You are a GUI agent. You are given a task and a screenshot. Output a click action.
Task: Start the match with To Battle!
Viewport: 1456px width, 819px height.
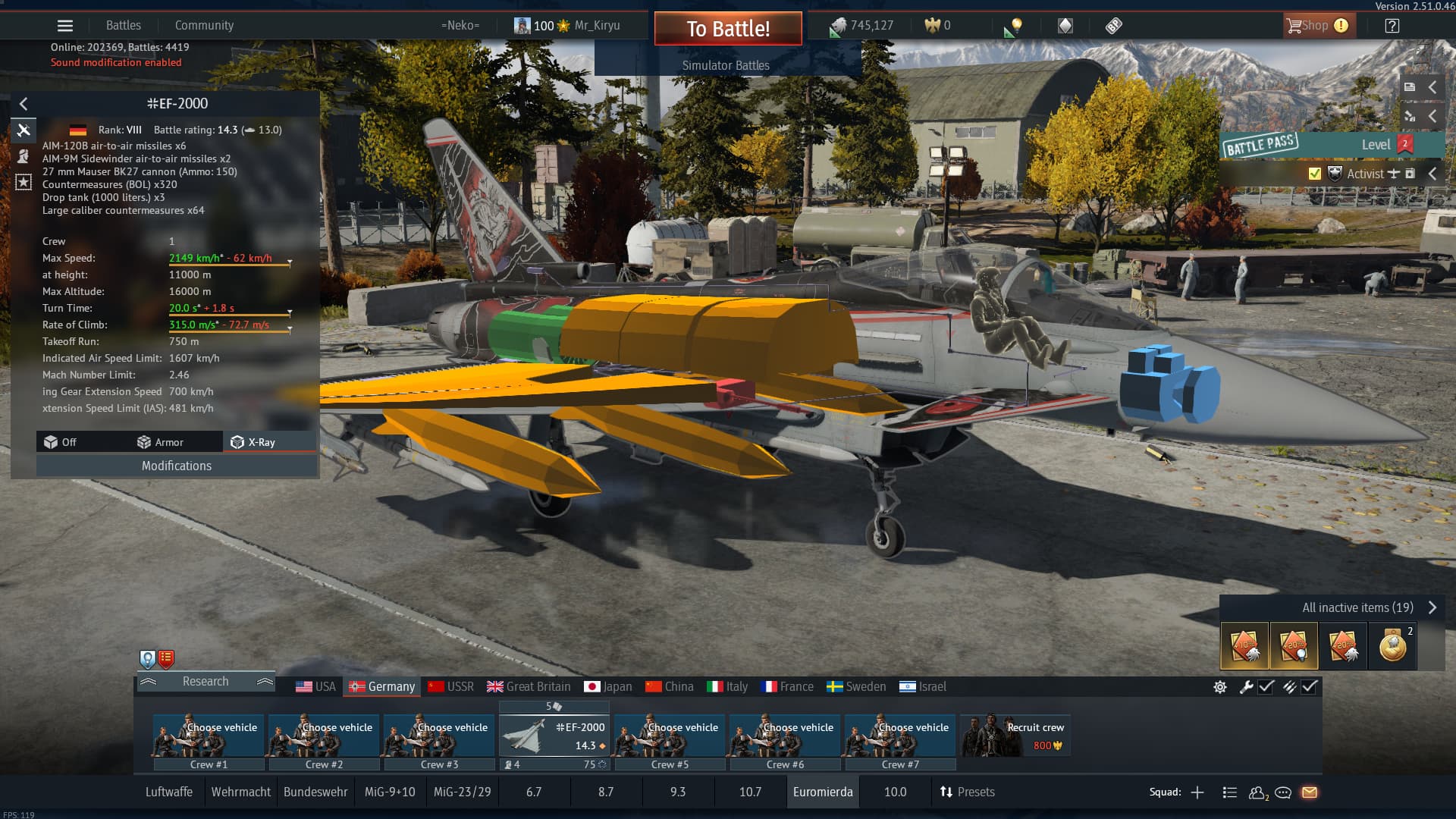[x=727, y=29]
